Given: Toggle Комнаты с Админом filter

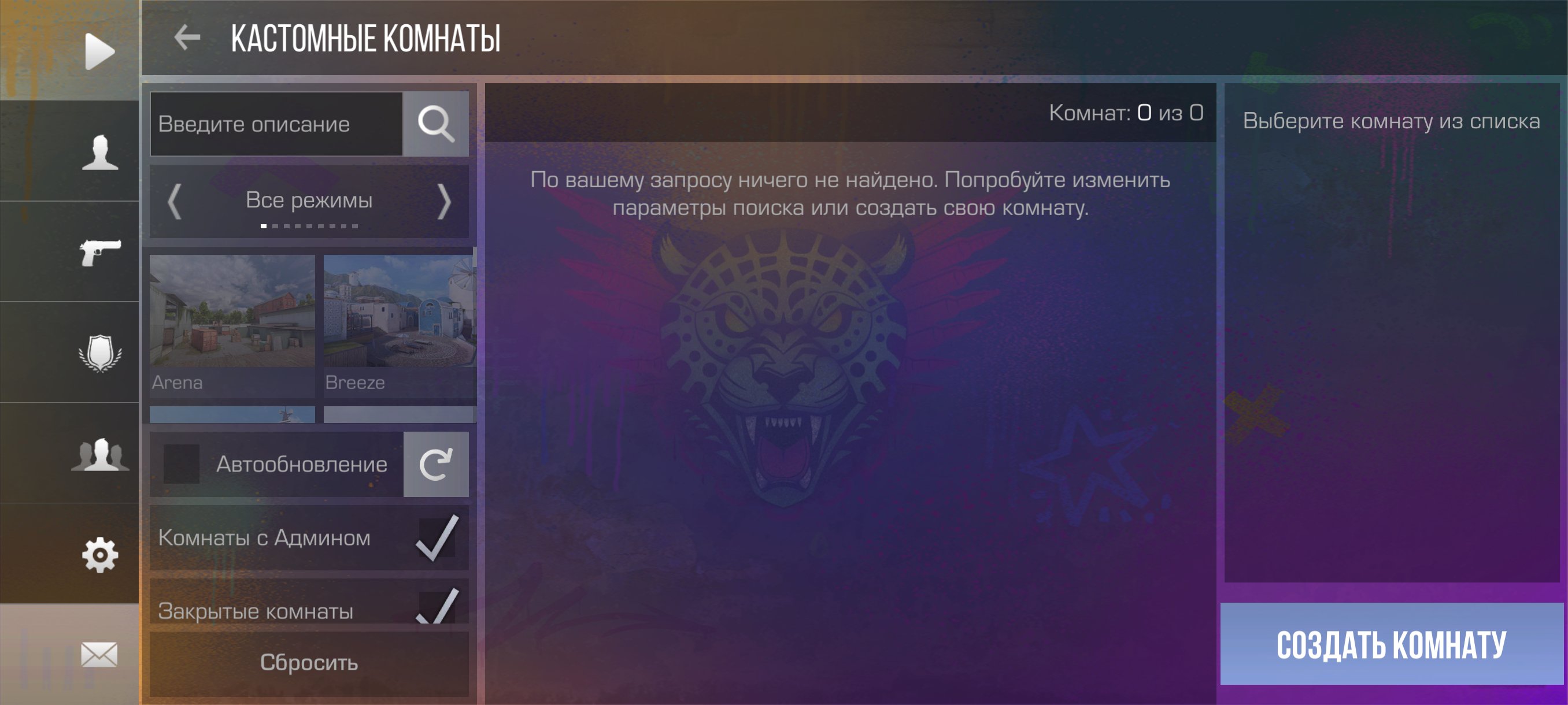Looking at the screenshot, I should (x=437, y=538).
